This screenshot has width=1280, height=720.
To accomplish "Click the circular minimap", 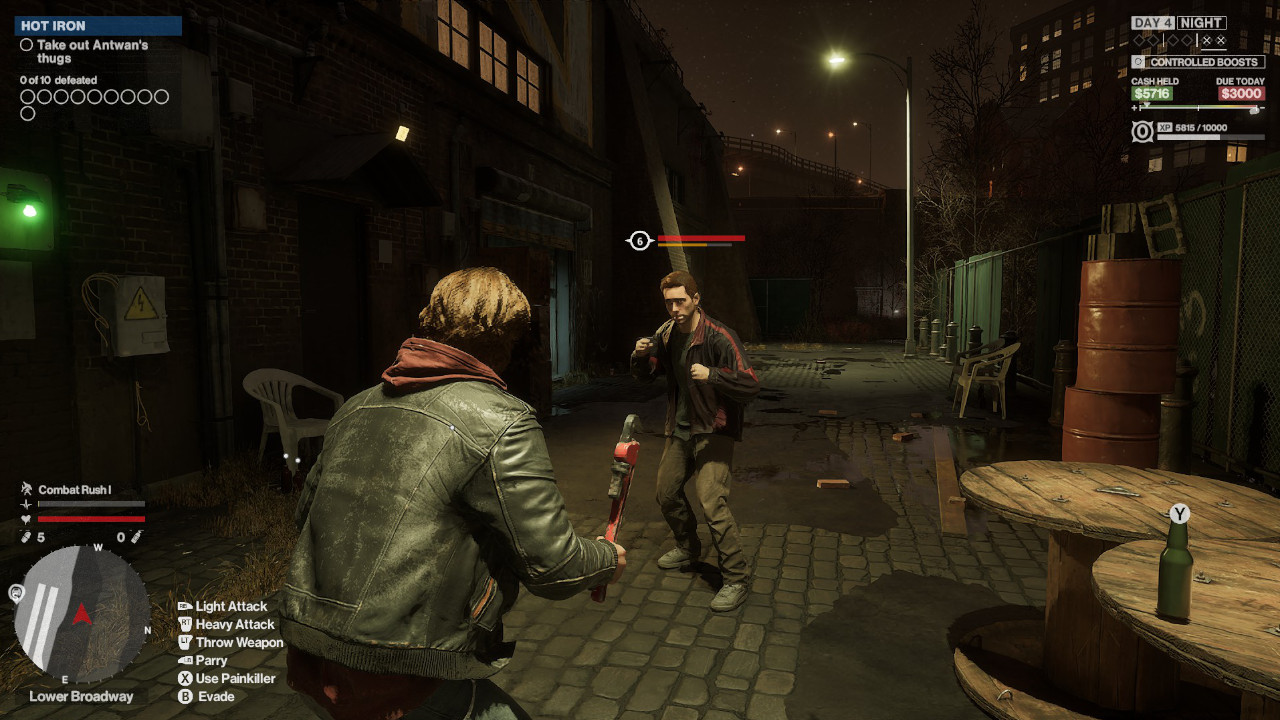I will pos(83,612).
